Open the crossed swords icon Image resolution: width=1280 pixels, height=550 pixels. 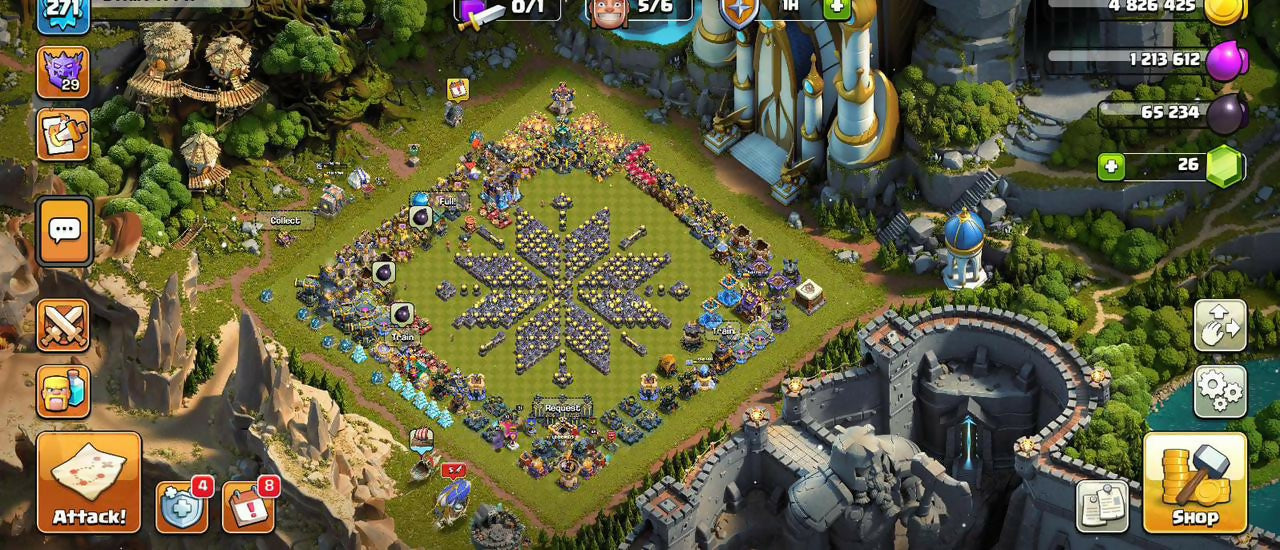[x=63, y=325]
